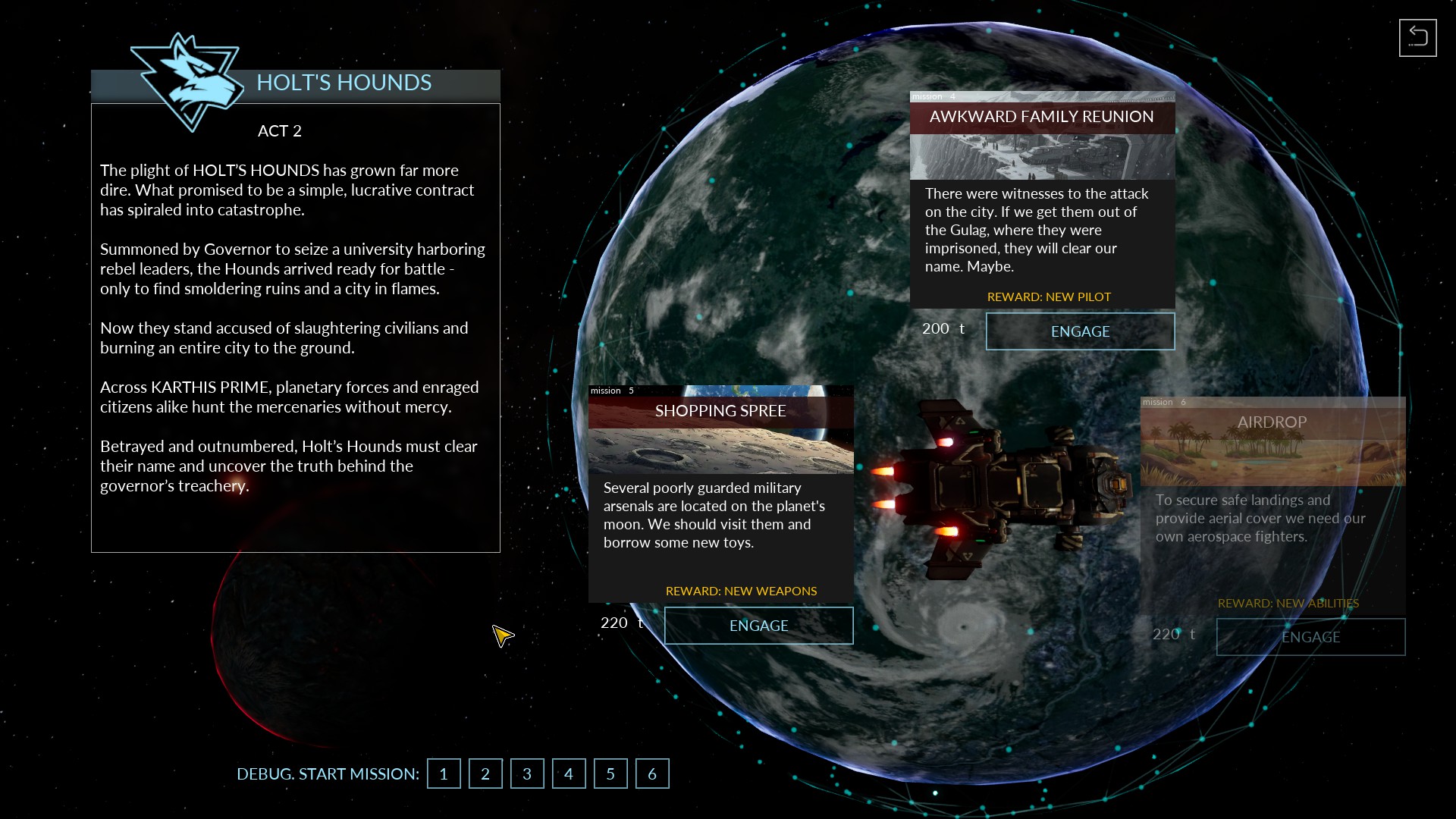Start debug mission 2

485,773
